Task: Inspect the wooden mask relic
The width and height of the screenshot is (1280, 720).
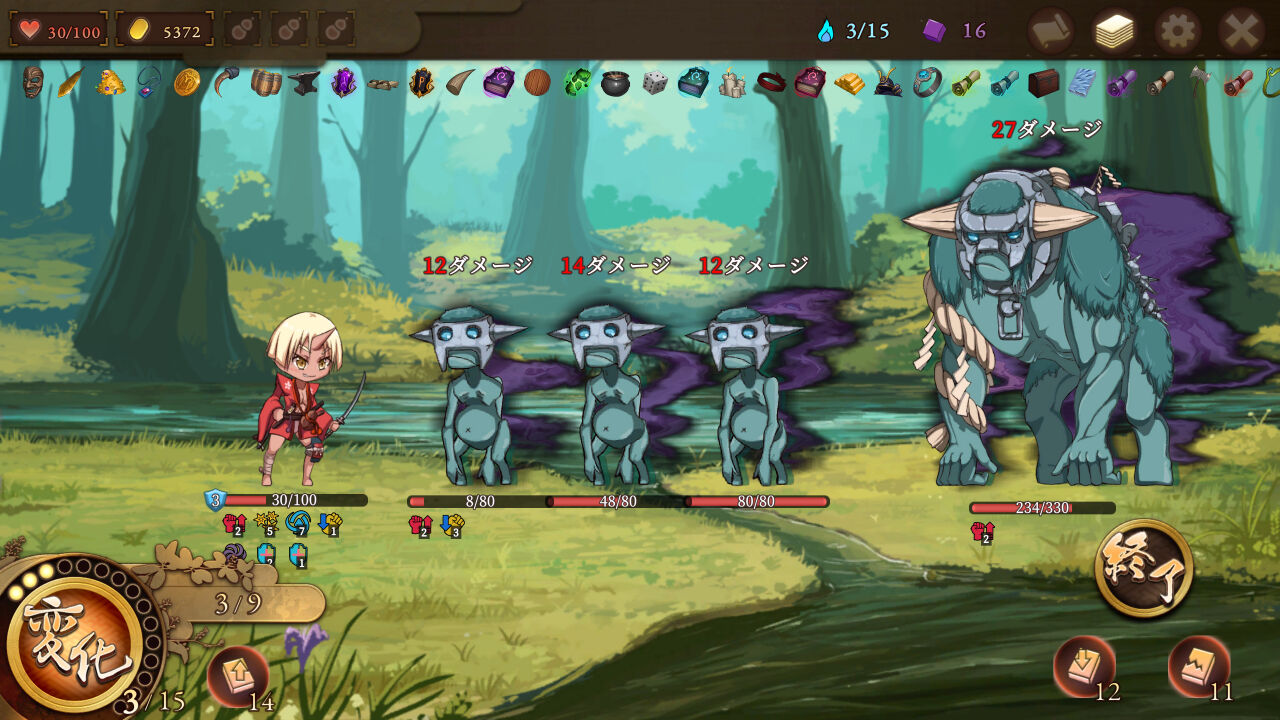Action: pos(33,82)
